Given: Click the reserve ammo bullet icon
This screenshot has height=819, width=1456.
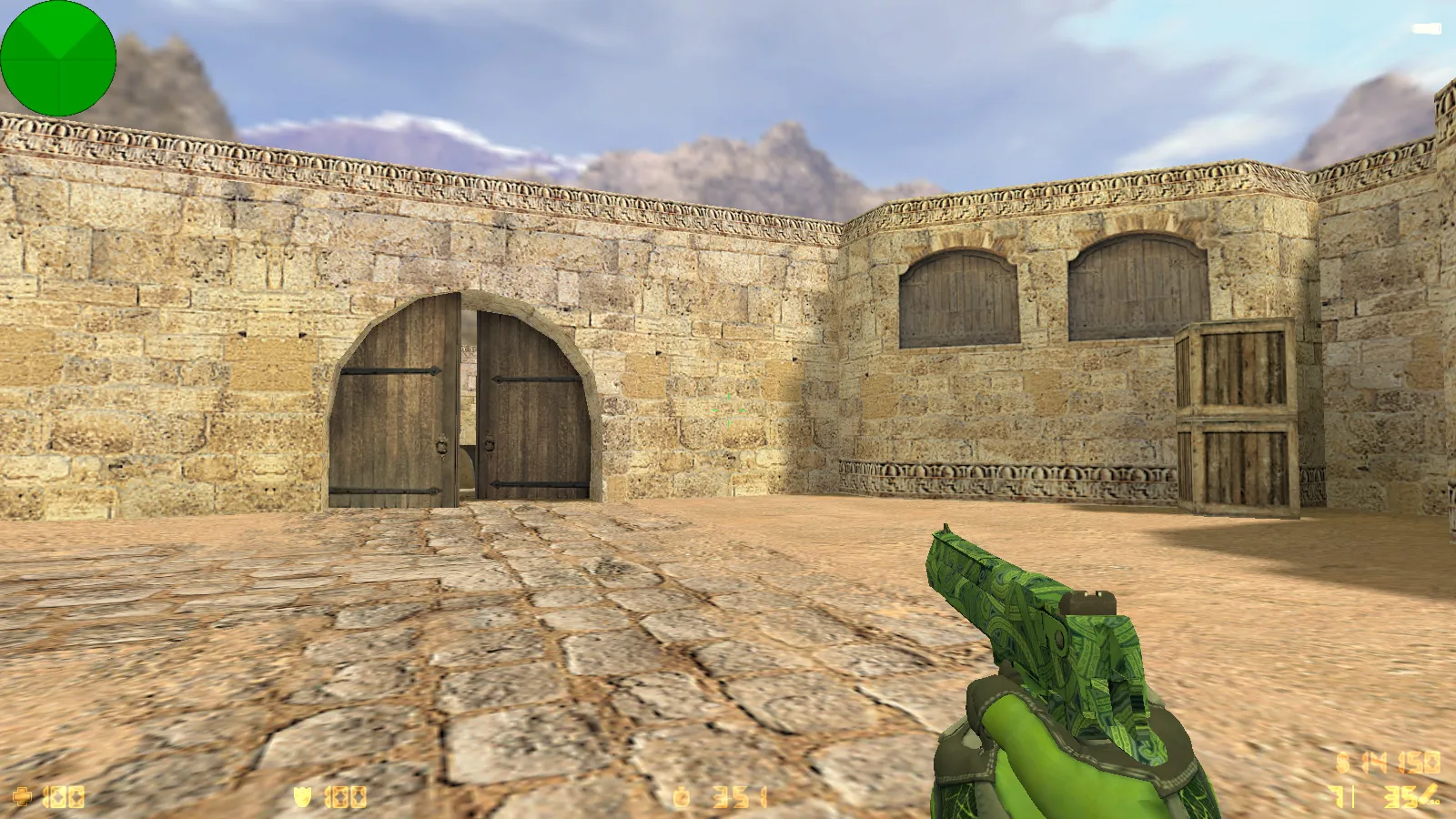Looking at the screenshot, I should (1428, 794).
